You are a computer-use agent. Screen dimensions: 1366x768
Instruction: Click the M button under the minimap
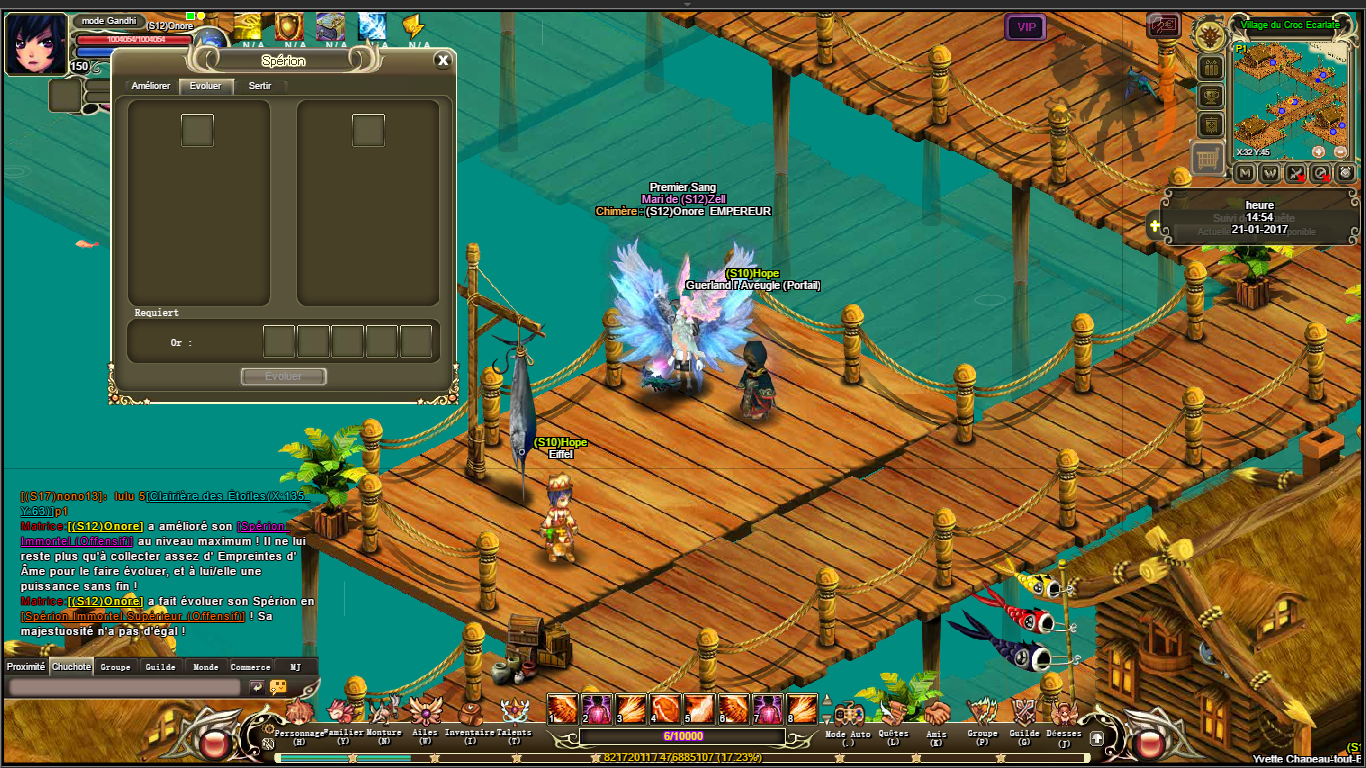1245,173
